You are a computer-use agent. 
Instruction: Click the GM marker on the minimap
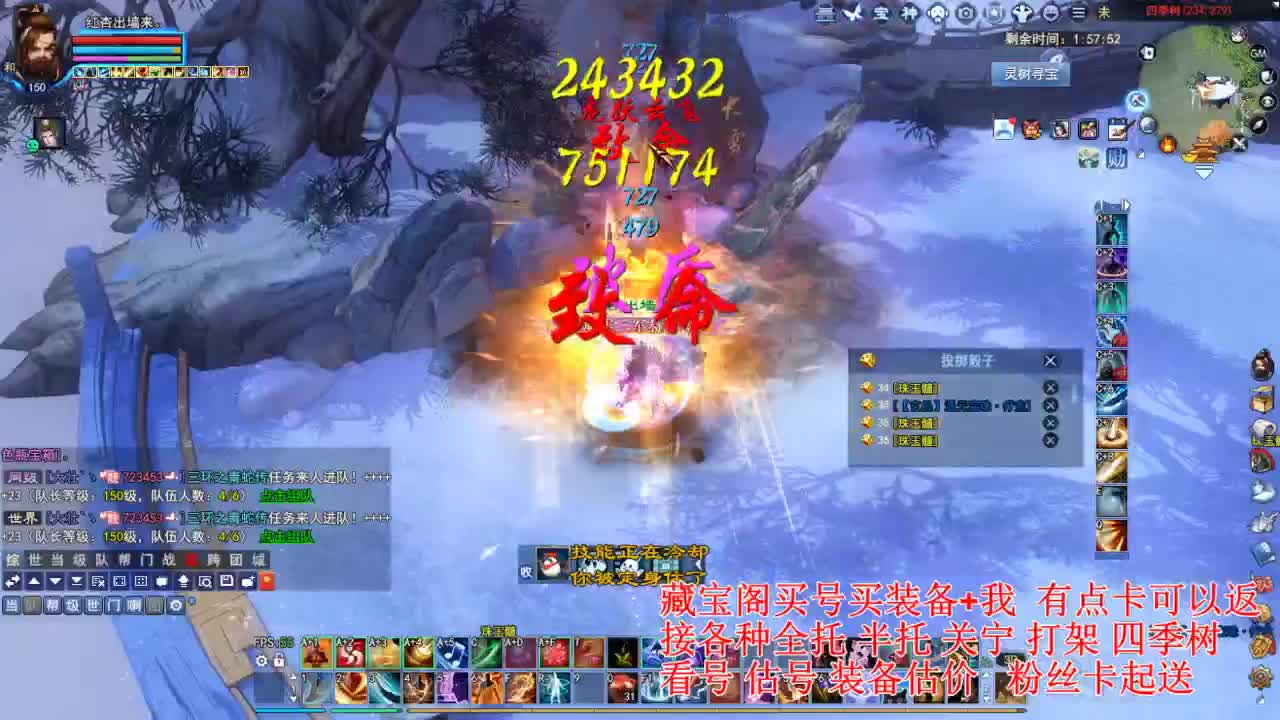(1258, 52)
